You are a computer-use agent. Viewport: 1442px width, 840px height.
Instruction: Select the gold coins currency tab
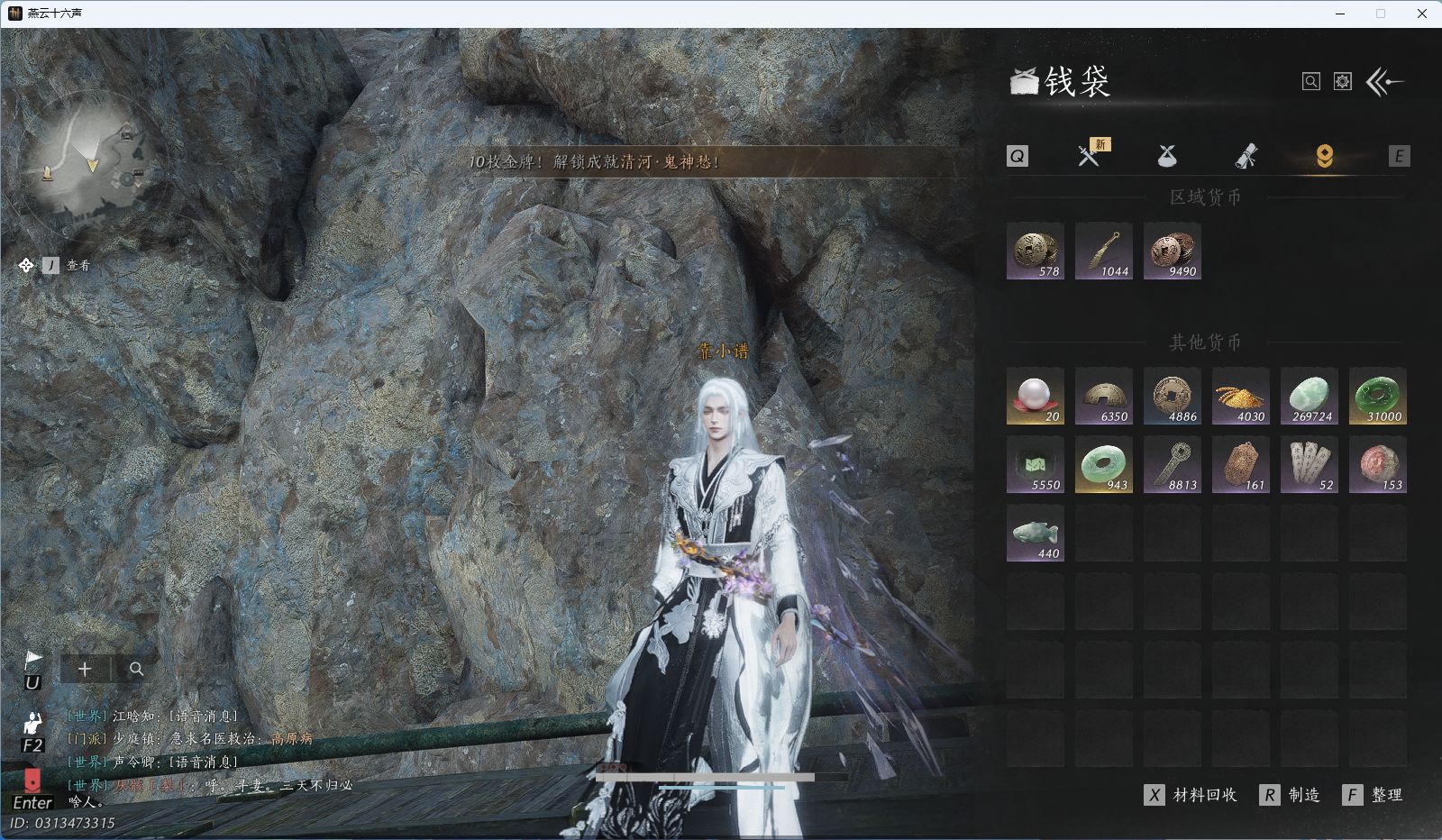point(1324,157)
